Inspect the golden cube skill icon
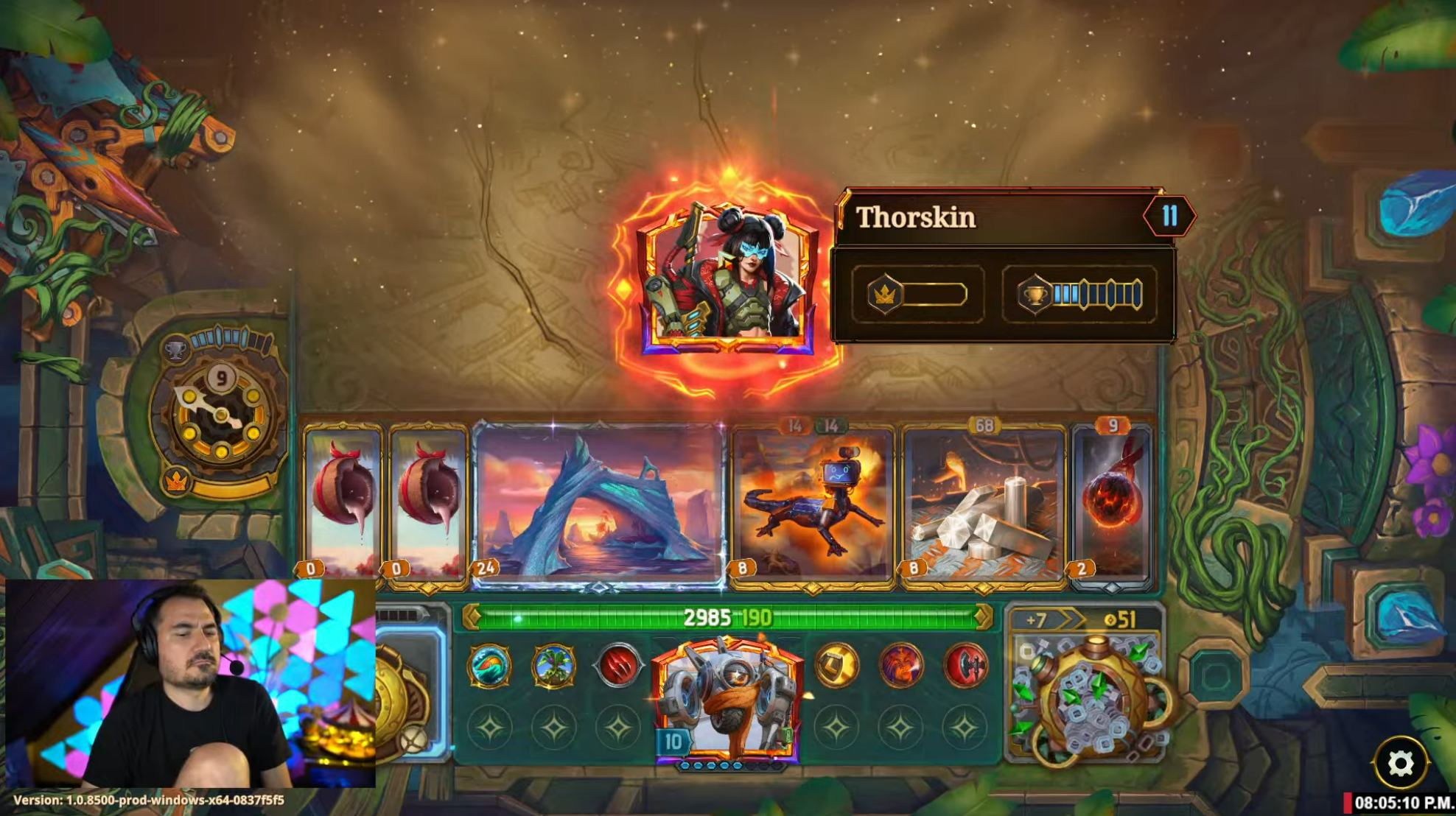1456x816 pixels. click(836, 666)
